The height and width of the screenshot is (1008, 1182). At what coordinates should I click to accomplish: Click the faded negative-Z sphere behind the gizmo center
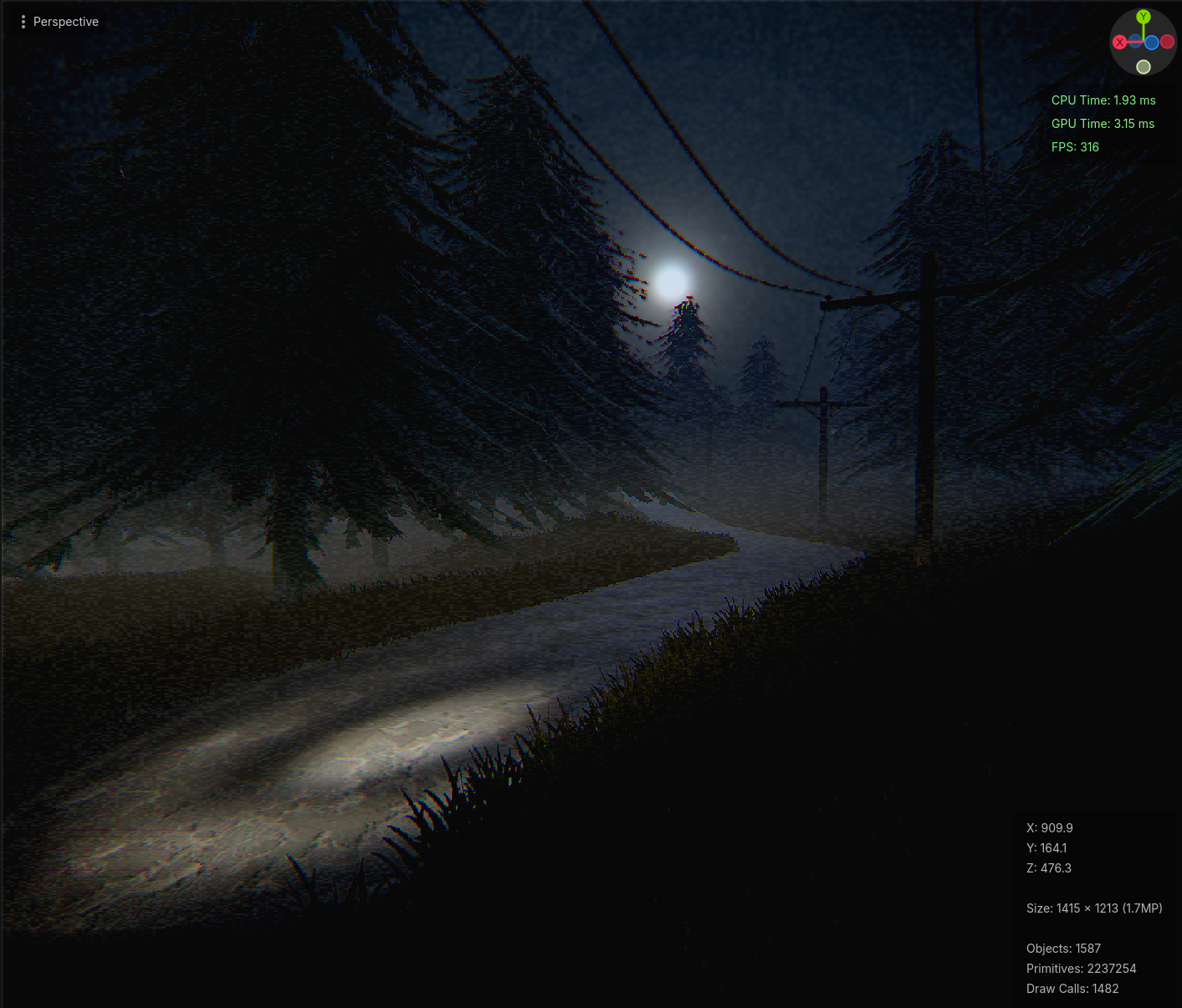[x=1135, y=40]
